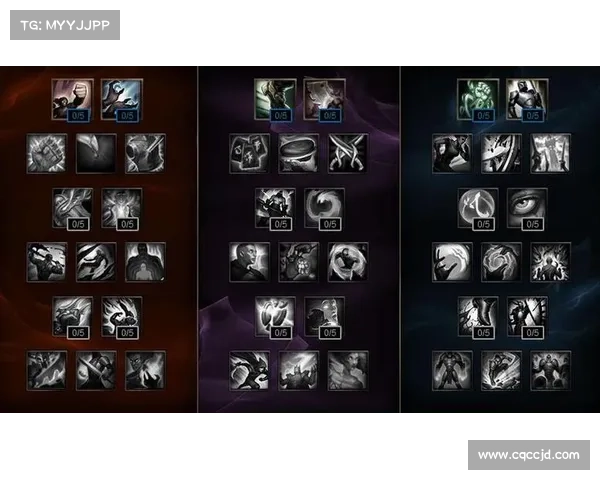600x480 pixels.
Task: Pick the crescent orb Runic Armor mastery
Action: click(478, 207)
